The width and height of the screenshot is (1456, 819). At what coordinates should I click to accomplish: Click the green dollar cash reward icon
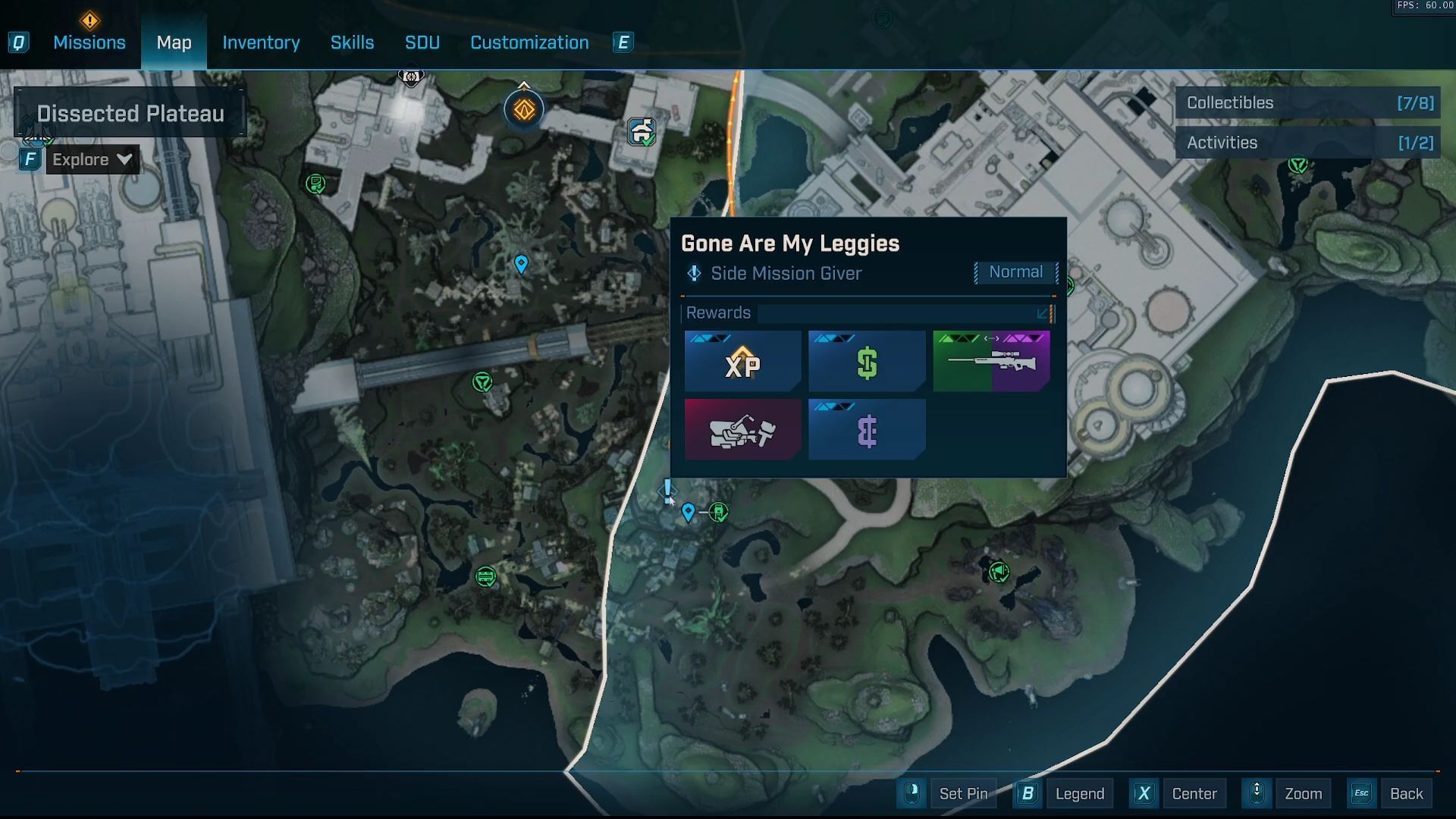tap(867, 361)
